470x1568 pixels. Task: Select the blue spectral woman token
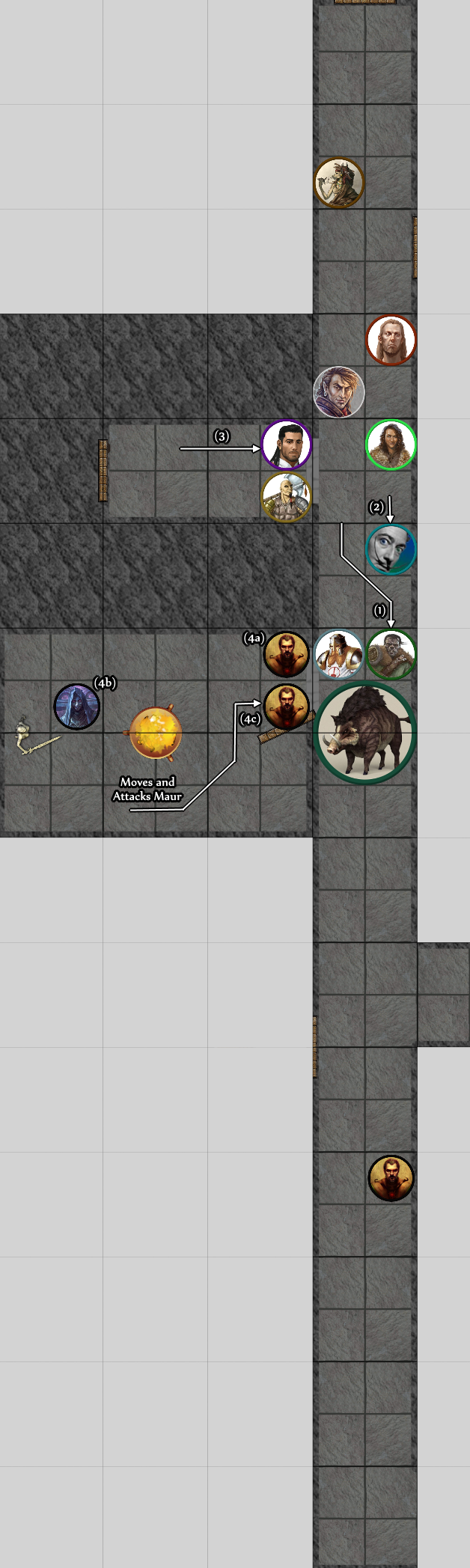click(77, 706)
